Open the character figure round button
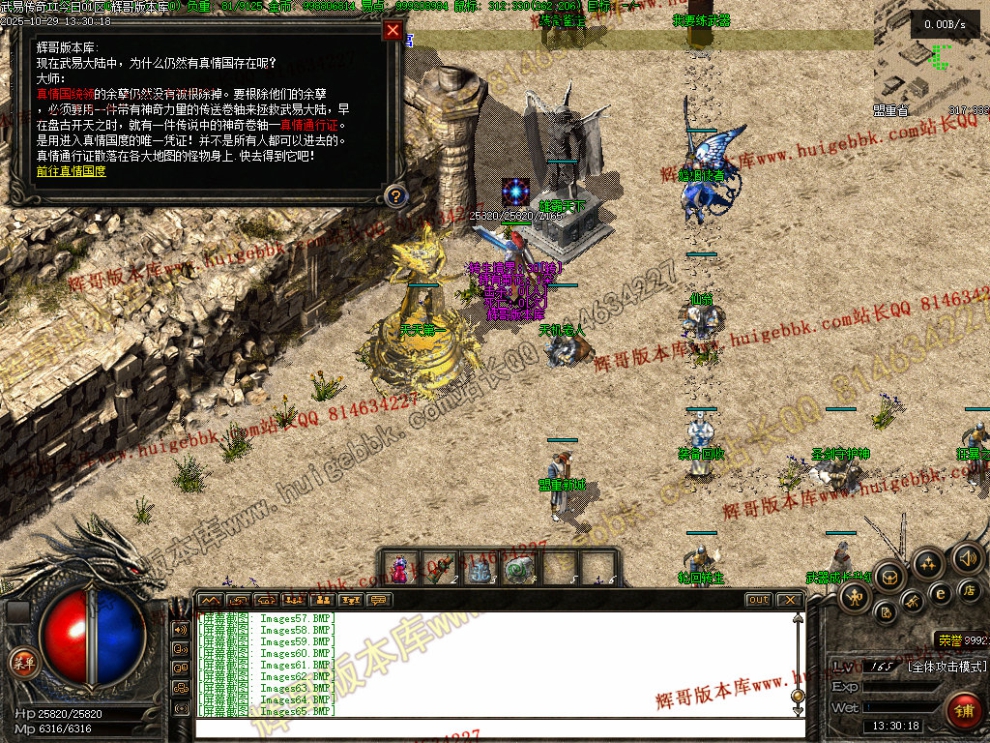The width and height of the screenshot is (990, 743). (853, 599)
